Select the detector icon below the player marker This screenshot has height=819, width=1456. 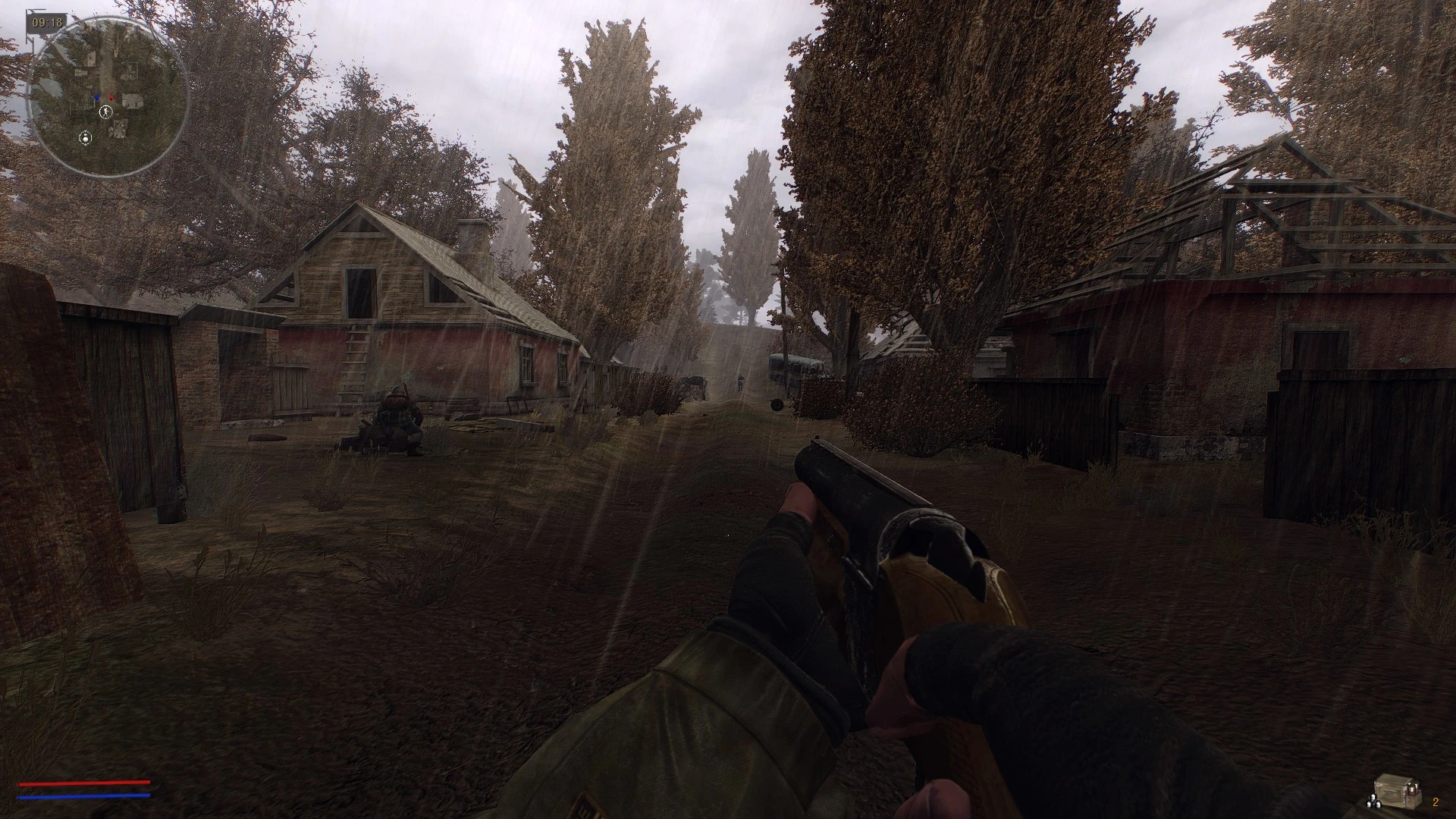[x=86, y=138]
